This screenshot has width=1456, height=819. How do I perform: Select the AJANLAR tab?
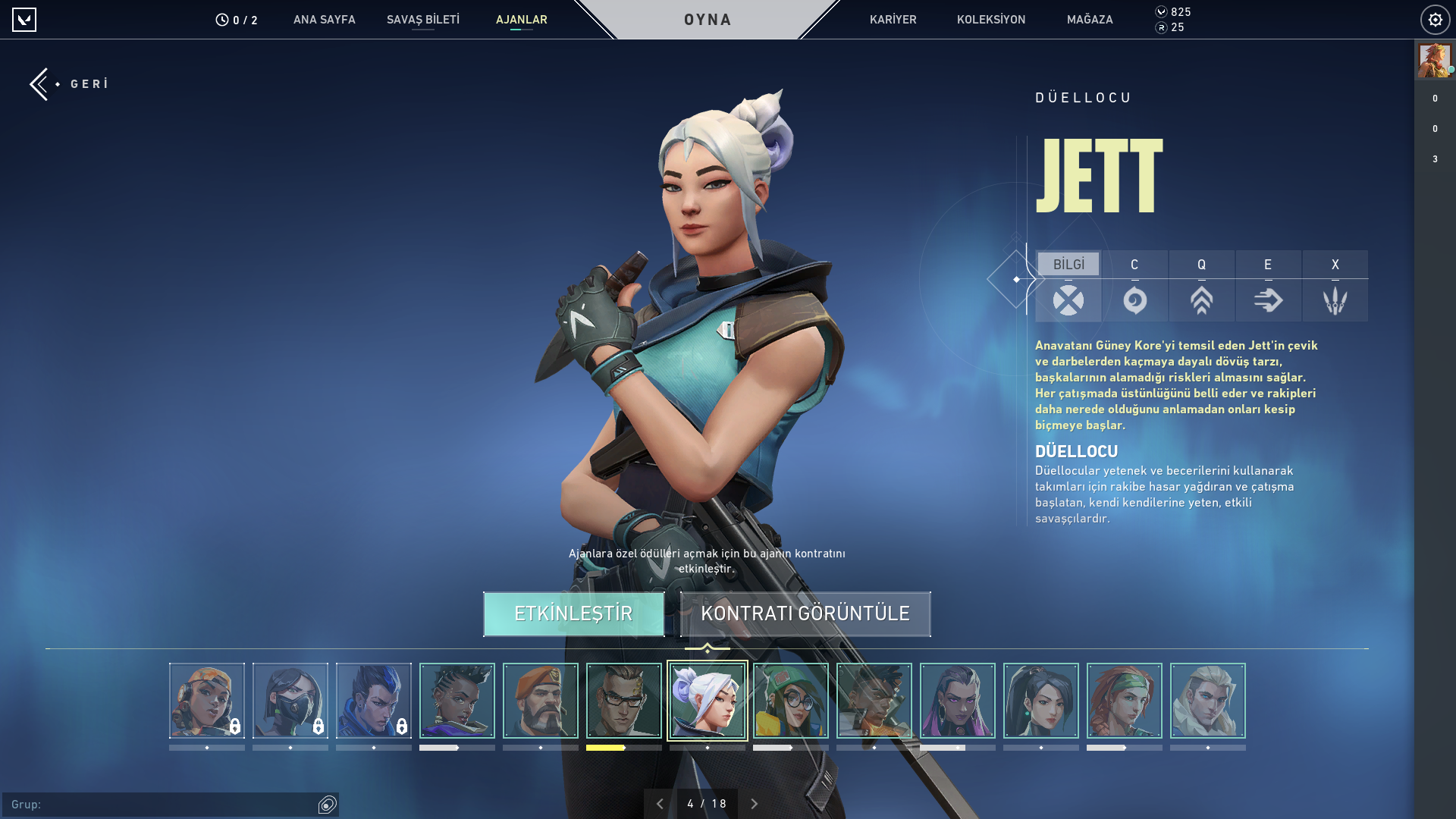(521, 20)
